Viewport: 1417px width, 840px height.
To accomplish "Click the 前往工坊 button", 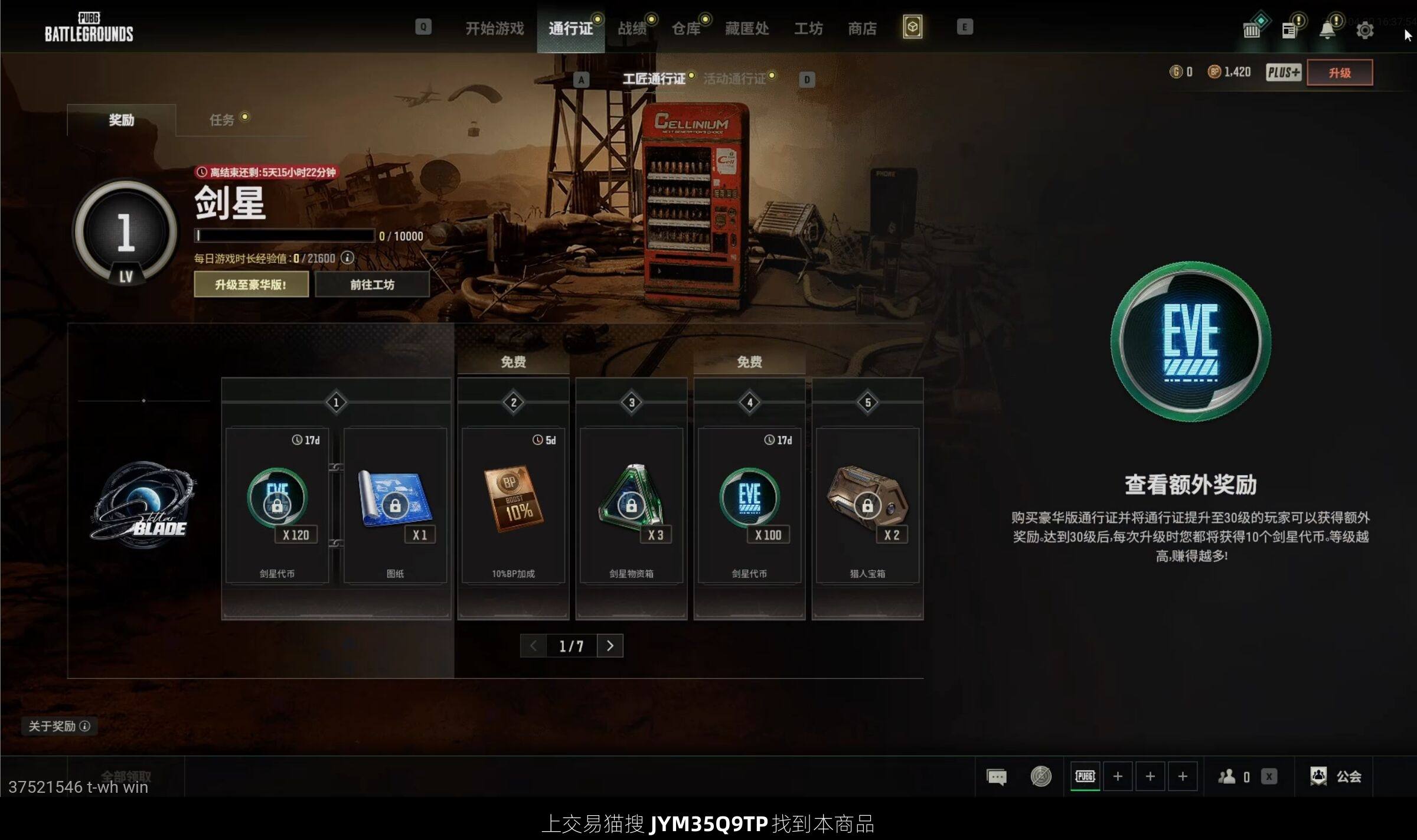I will 372,285.
